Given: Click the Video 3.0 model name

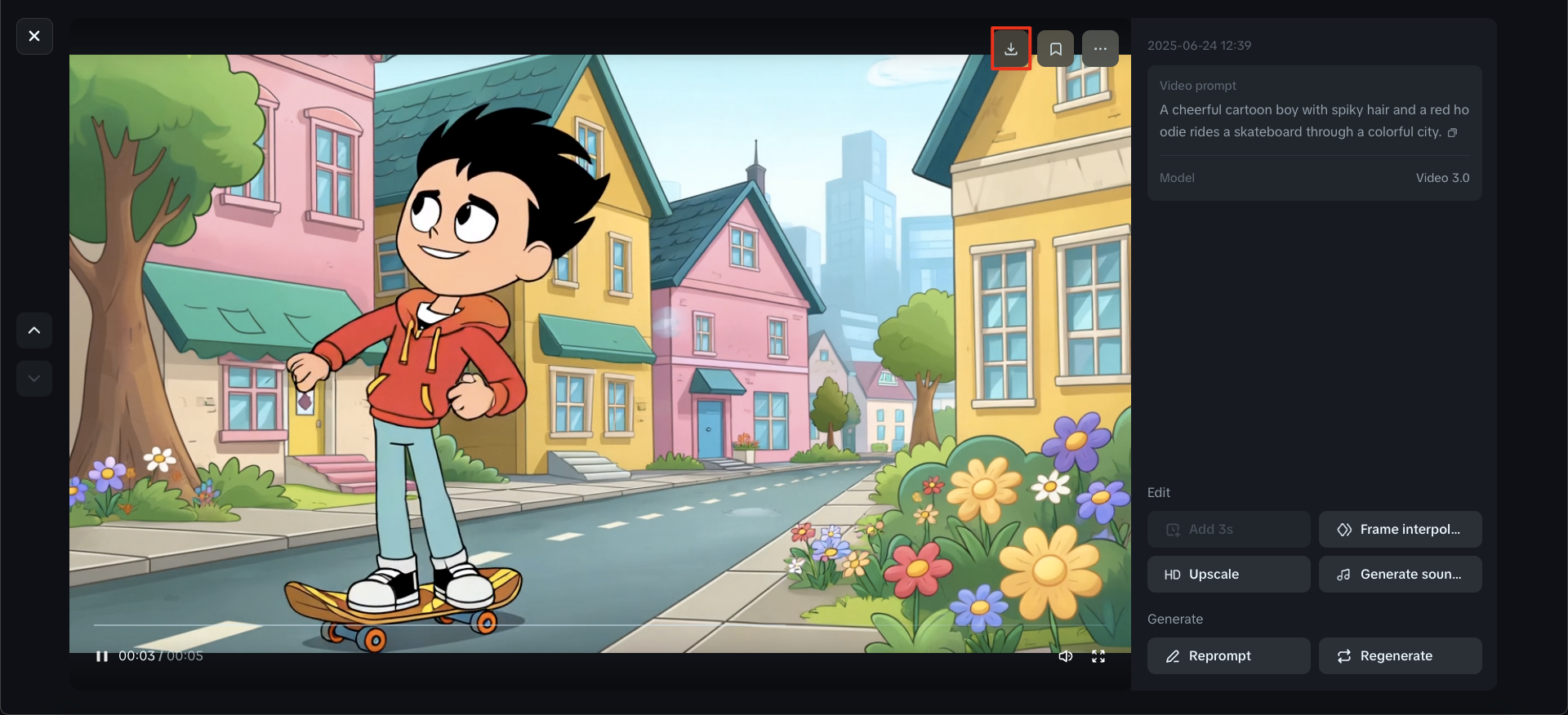Looking at the screenshot, I should coord(1442,177).
